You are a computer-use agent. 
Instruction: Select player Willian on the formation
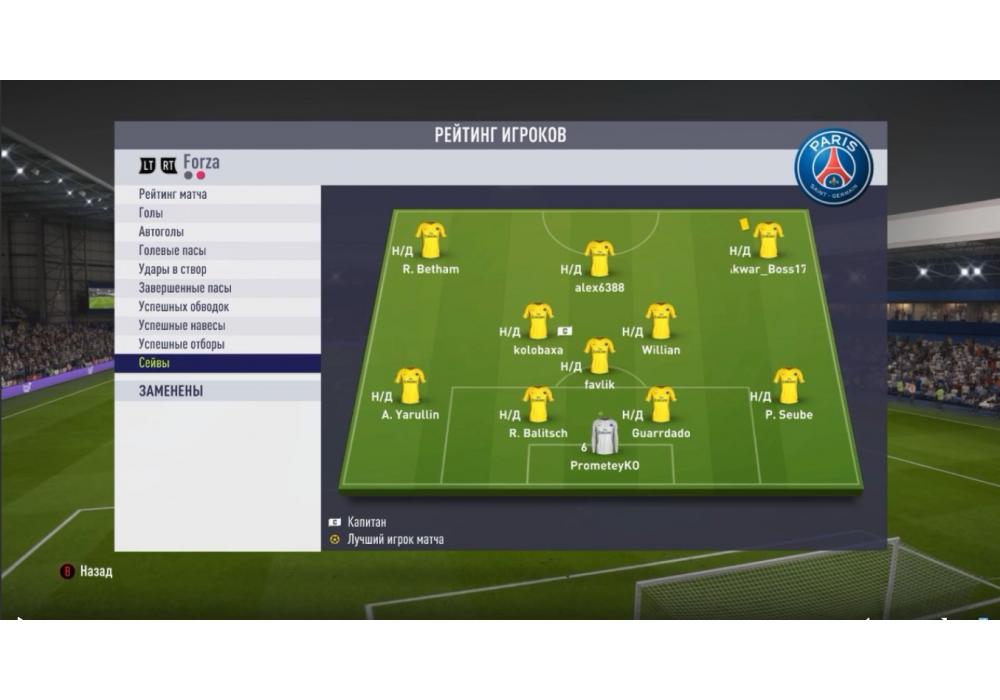point(660,322)
